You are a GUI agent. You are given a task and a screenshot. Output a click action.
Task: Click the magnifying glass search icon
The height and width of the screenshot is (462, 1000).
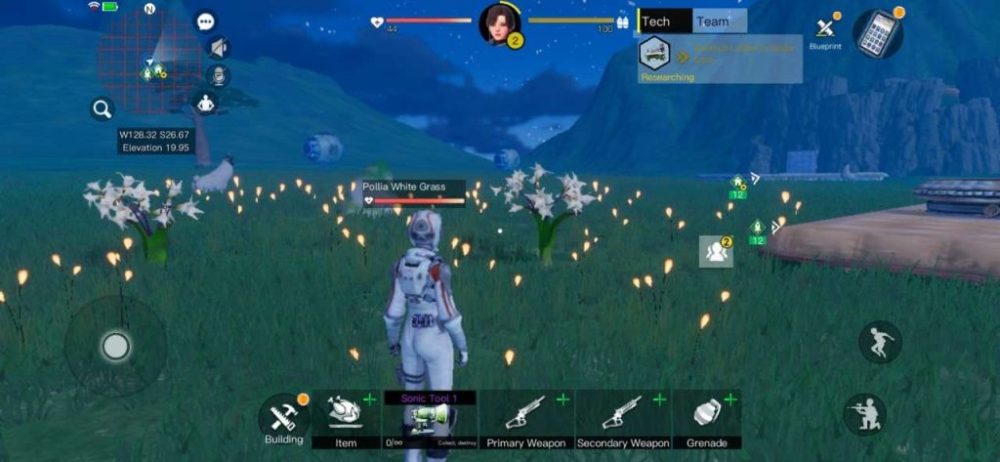click(102, 109)
